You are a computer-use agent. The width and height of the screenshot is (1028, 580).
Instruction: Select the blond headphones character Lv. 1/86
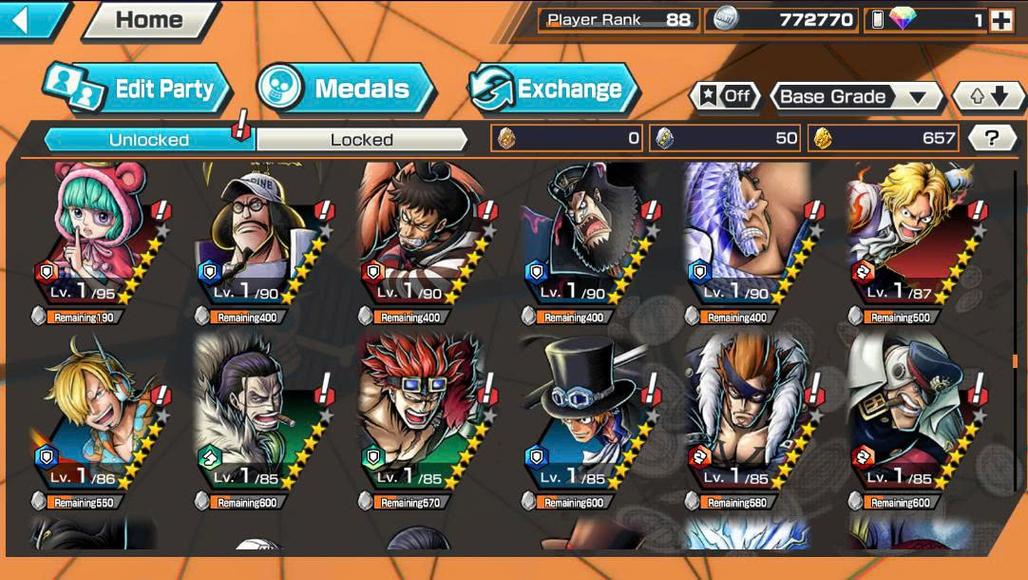(x=98, y=412)
